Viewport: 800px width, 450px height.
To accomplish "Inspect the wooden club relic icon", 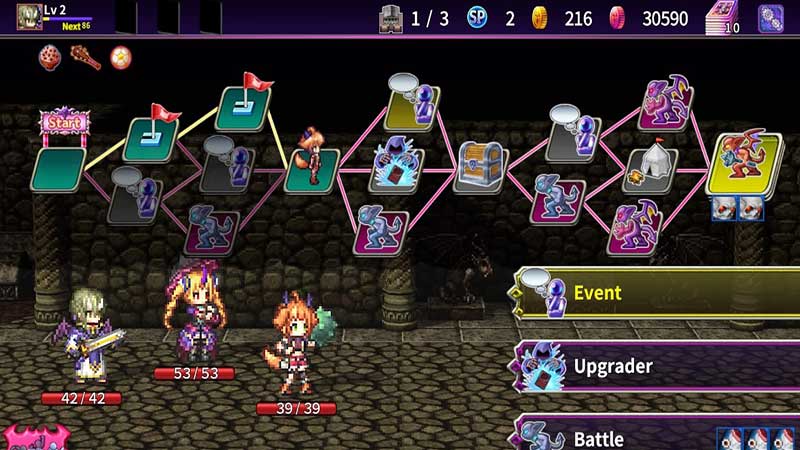I will (85, 57).
